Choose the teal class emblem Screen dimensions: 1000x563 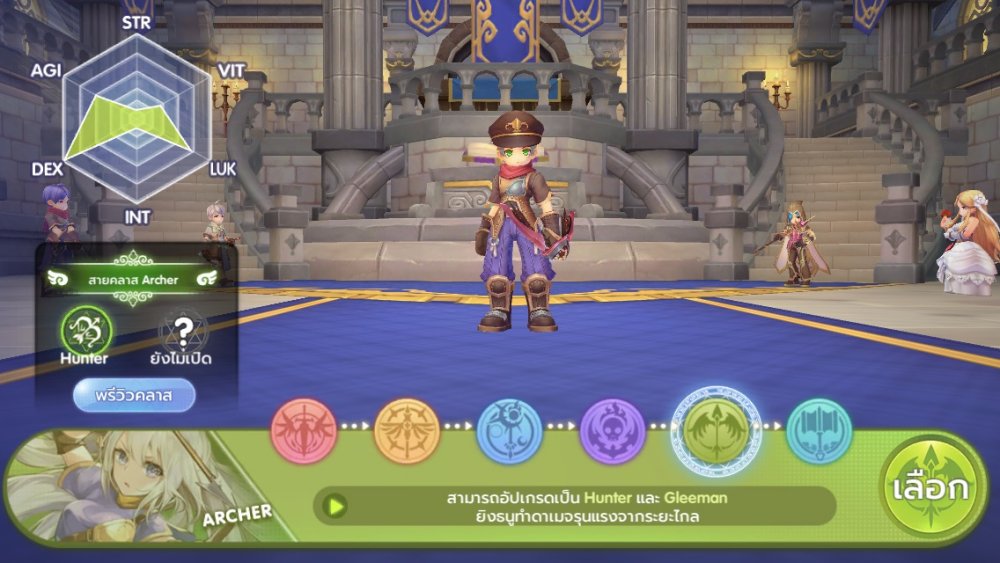(x=819, y=431)
